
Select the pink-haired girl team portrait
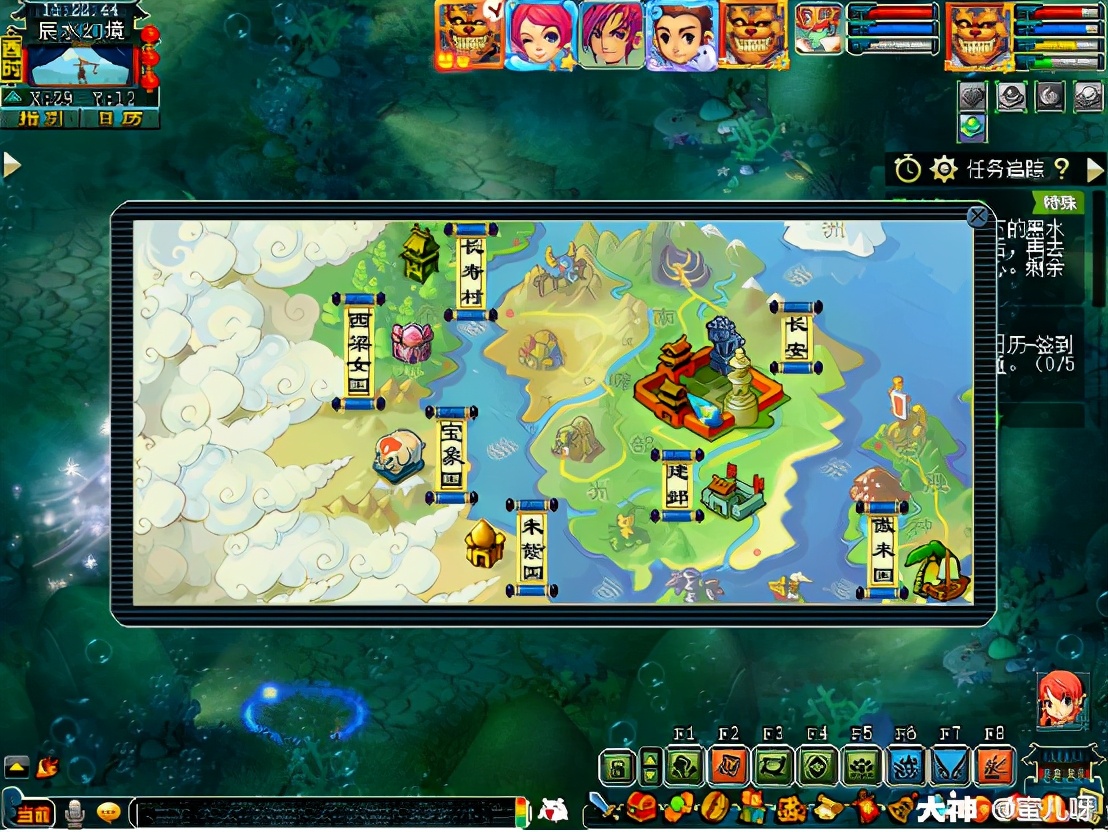click(x=540, y=34)
